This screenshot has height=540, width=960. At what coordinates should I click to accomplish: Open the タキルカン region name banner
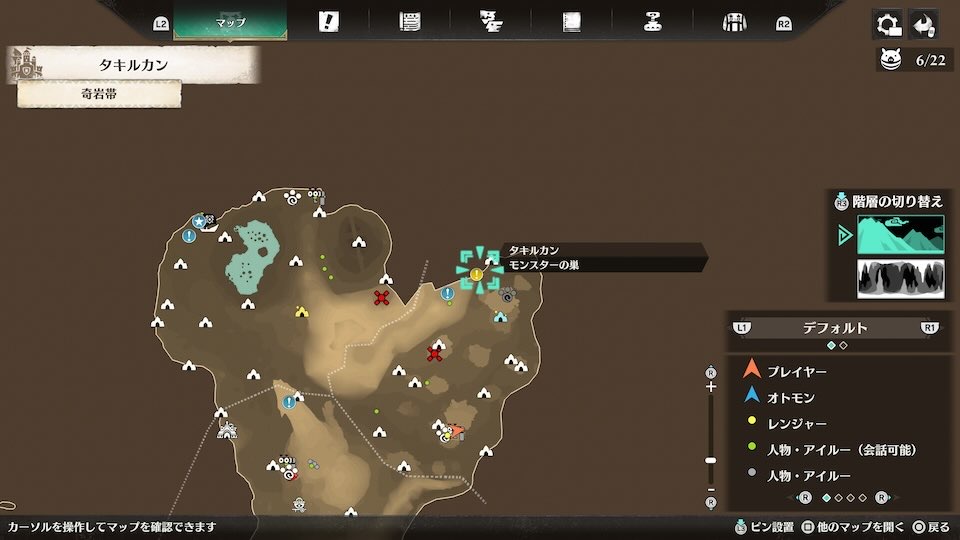click(135, 65)
